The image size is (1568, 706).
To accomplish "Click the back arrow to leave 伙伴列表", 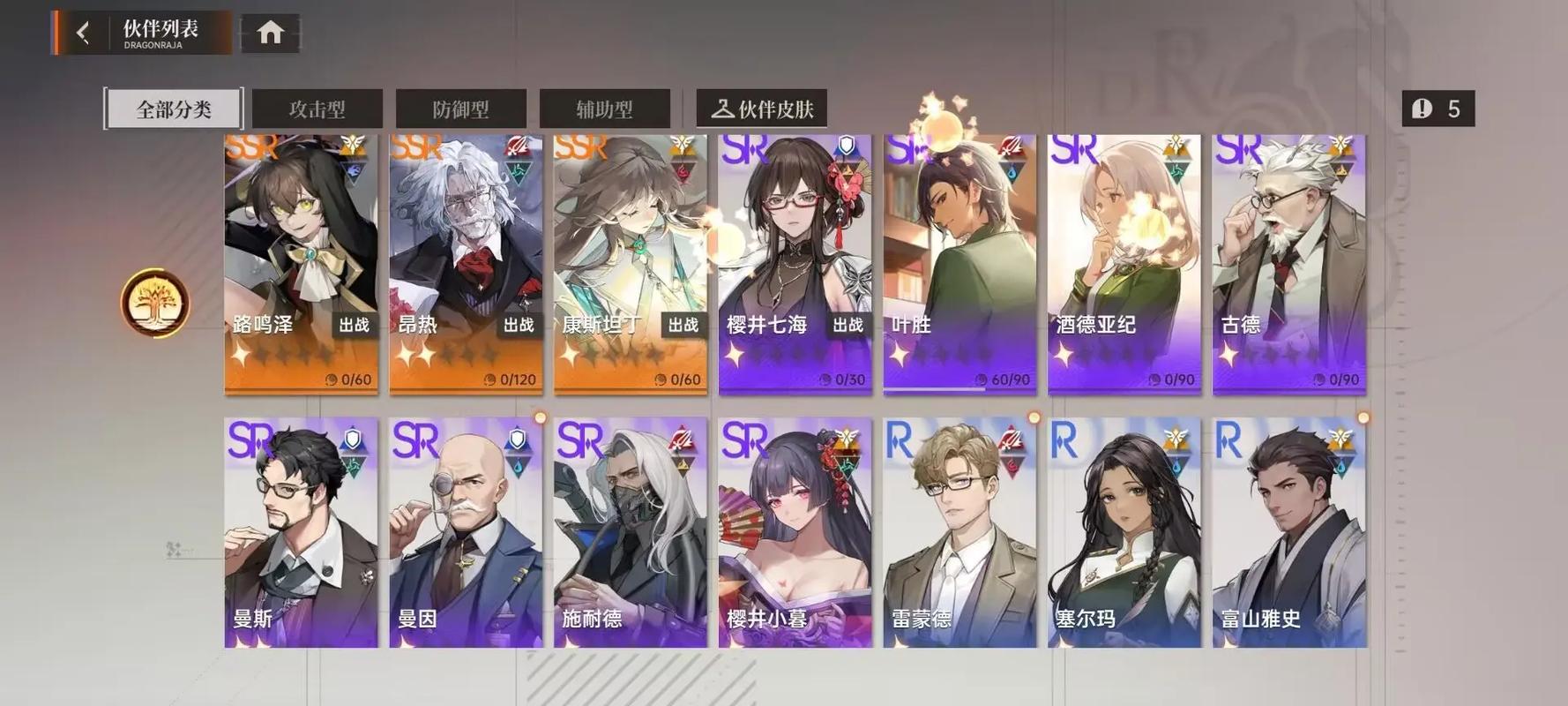I will click(82, 30).
